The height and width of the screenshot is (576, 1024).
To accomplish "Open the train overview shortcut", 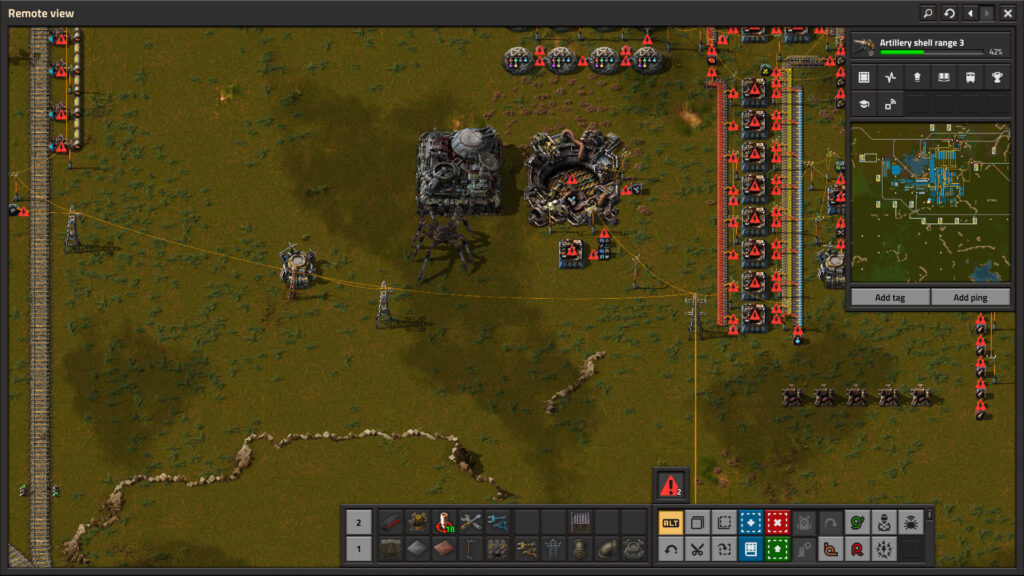I will pos(969,77).
